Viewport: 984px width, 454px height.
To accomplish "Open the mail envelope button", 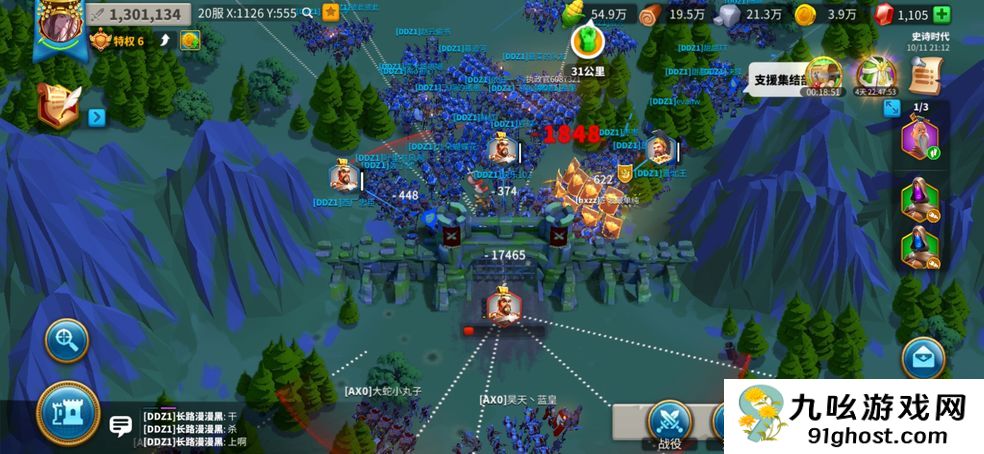I will [x=923, y=359].
